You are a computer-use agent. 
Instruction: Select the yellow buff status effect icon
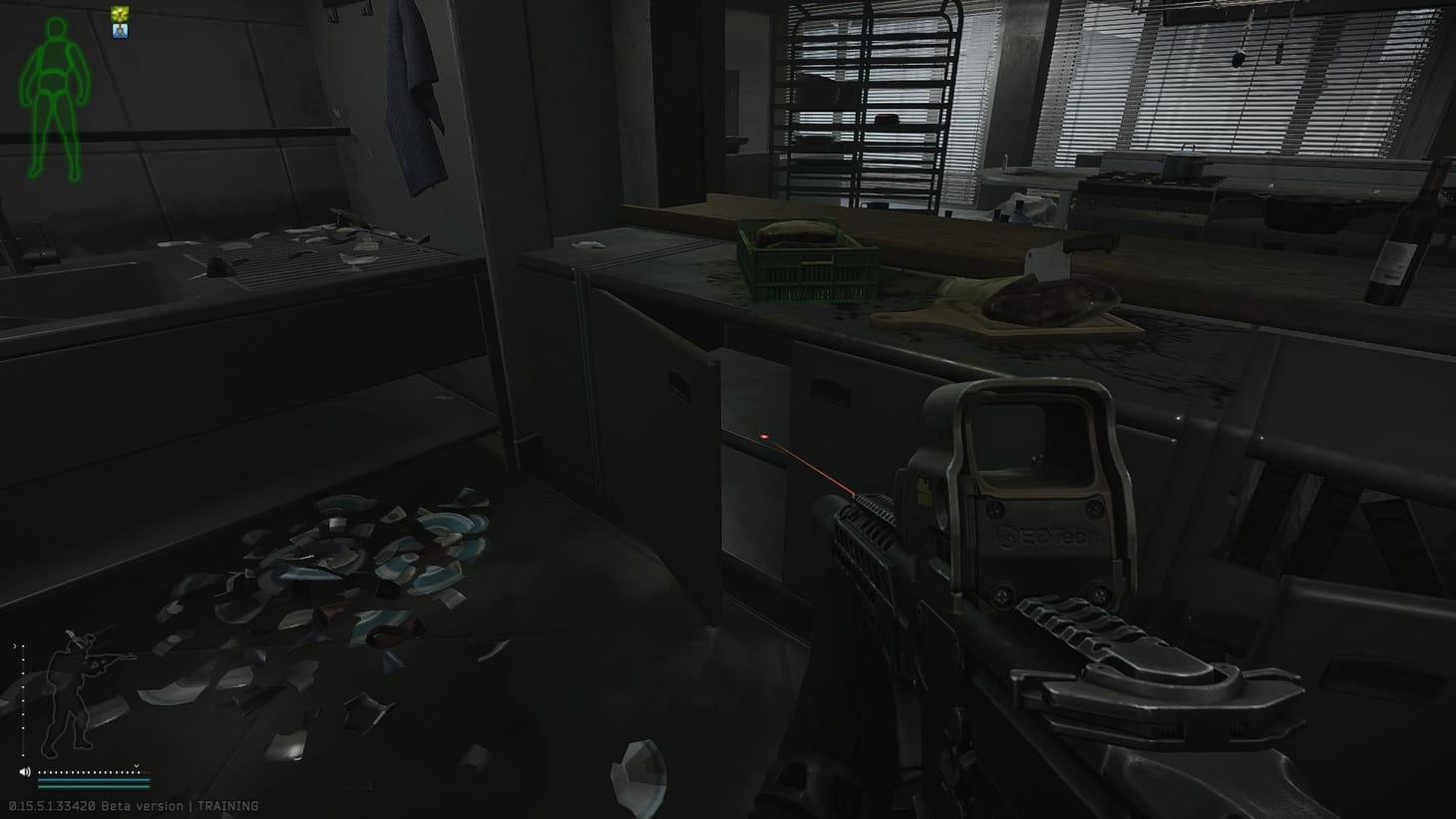(120, 13)
